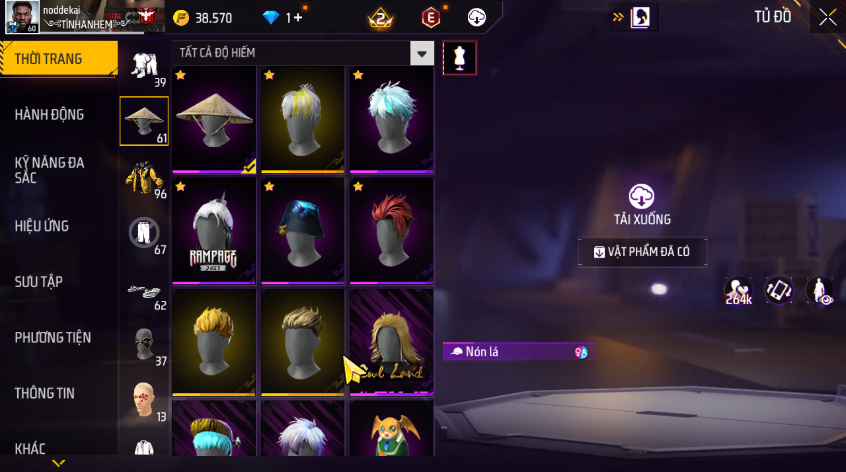Switch to the Hành Động tab

50,115
